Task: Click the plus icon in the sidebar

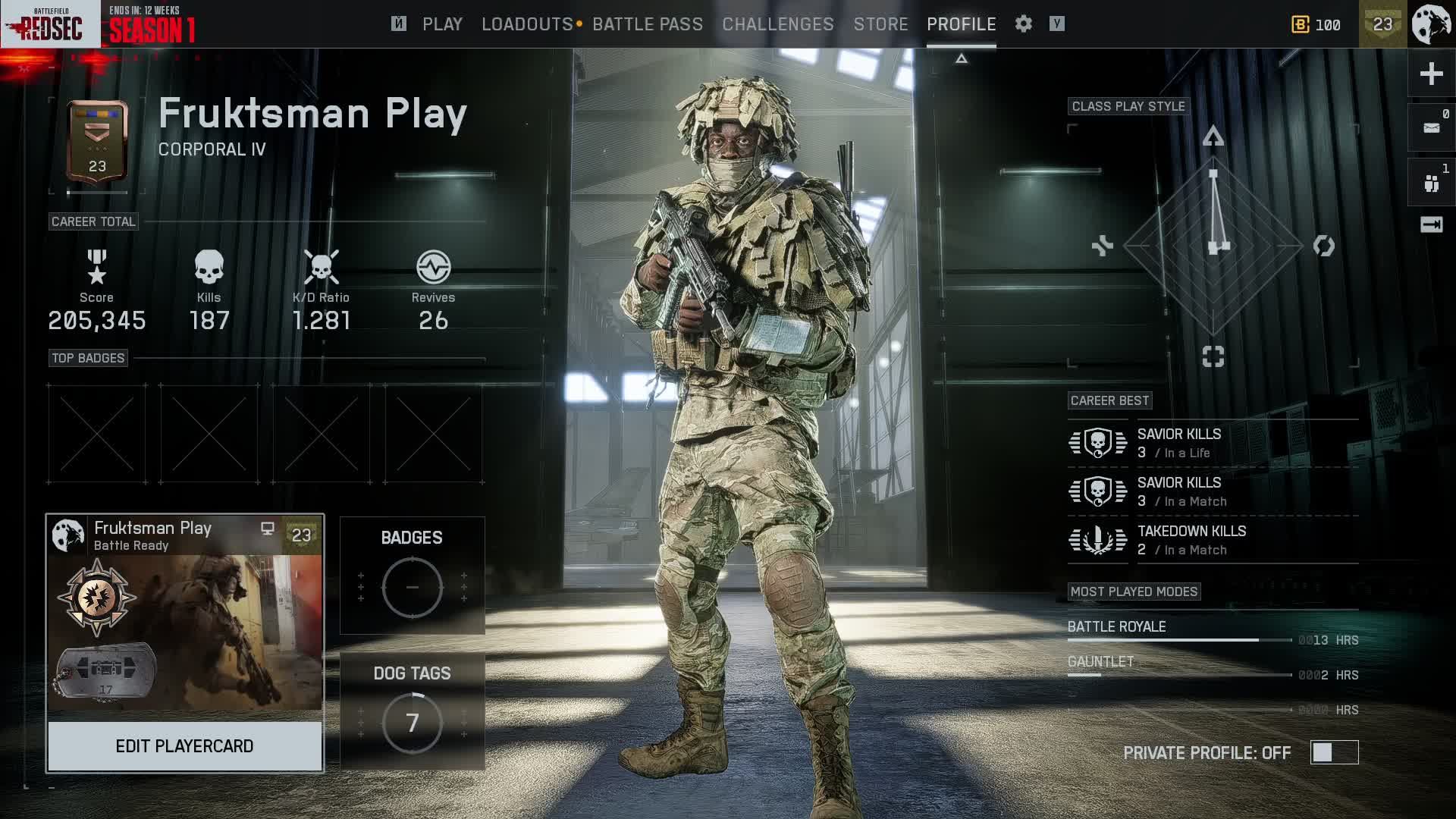Action: pyautogui.click(x=1431, y=74)
